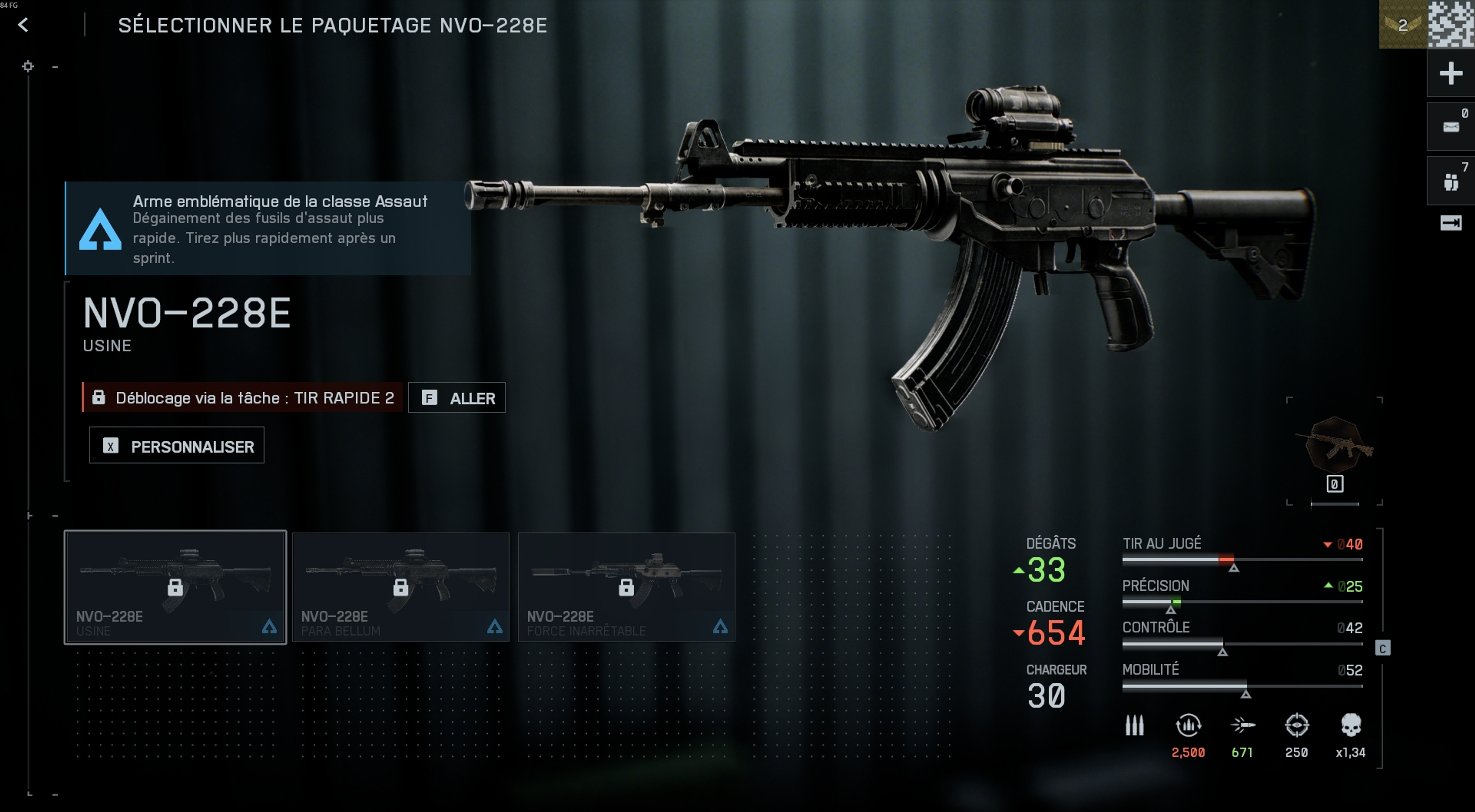Screen dimensions: 1475x812
Task: Go back with the top-left arrow
Action: coord(23,25)
